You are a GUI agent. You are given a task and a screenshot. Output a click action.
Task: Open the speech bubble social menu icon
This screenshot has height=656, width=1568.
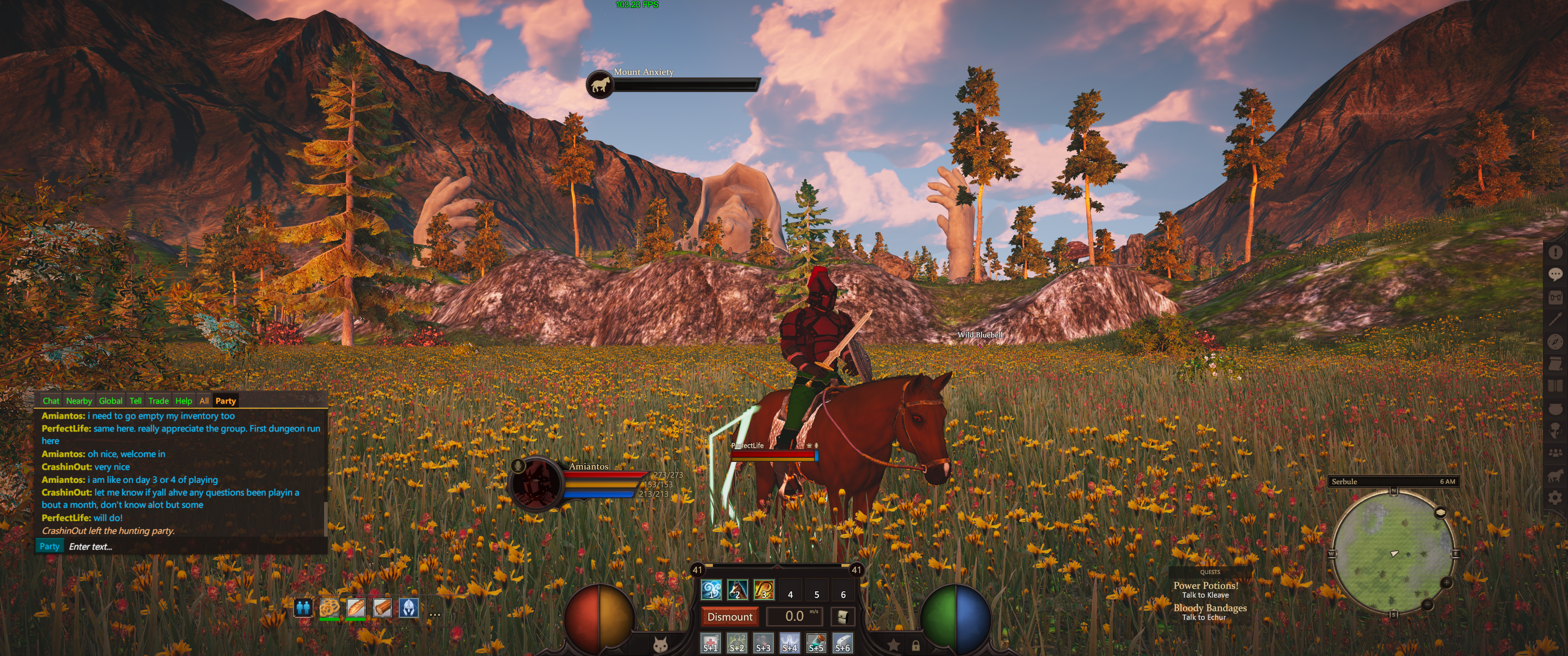[1555, 274]
